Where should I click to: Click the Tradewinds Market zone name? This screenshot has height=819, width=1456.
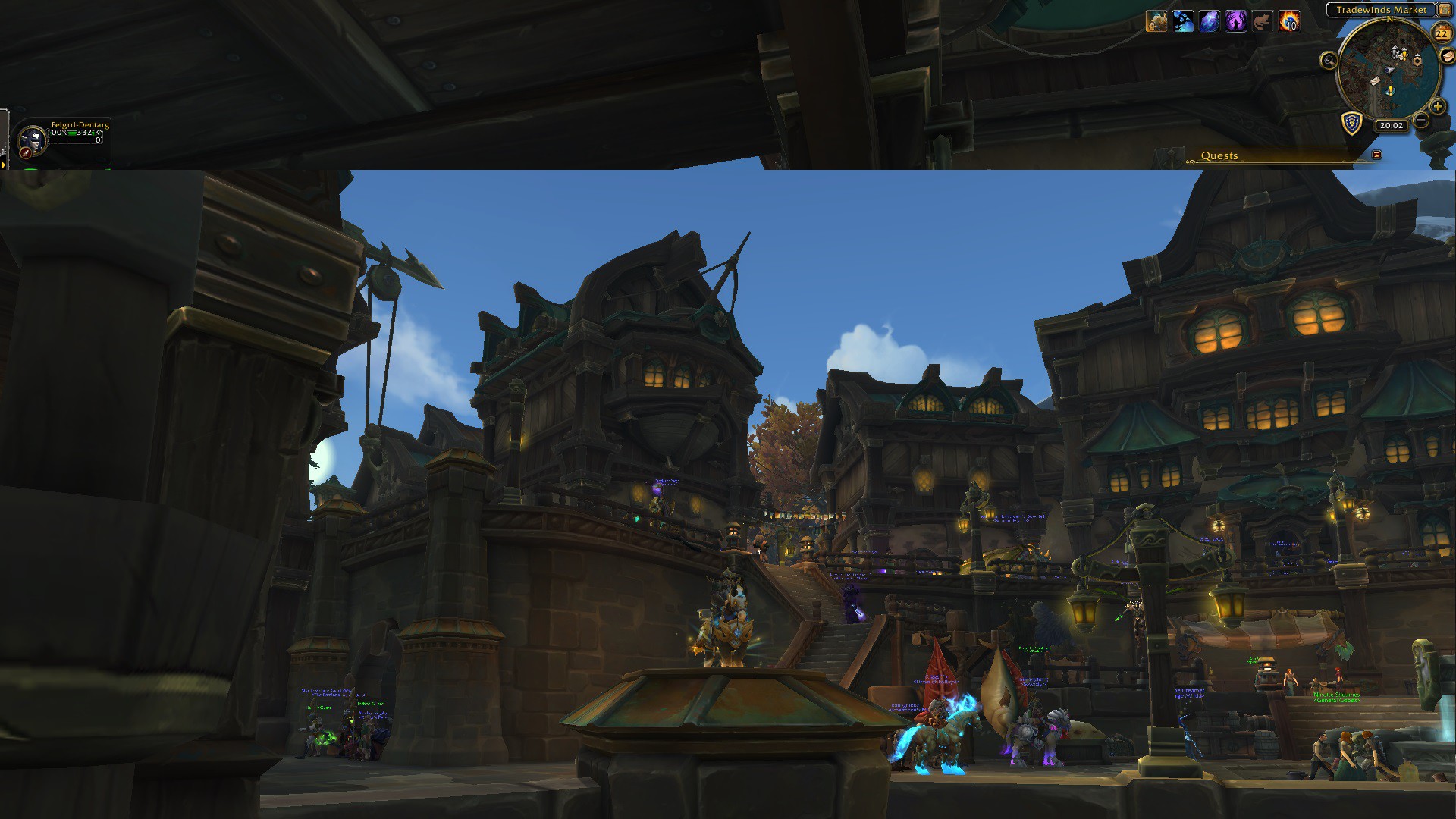click(1381, 9)
